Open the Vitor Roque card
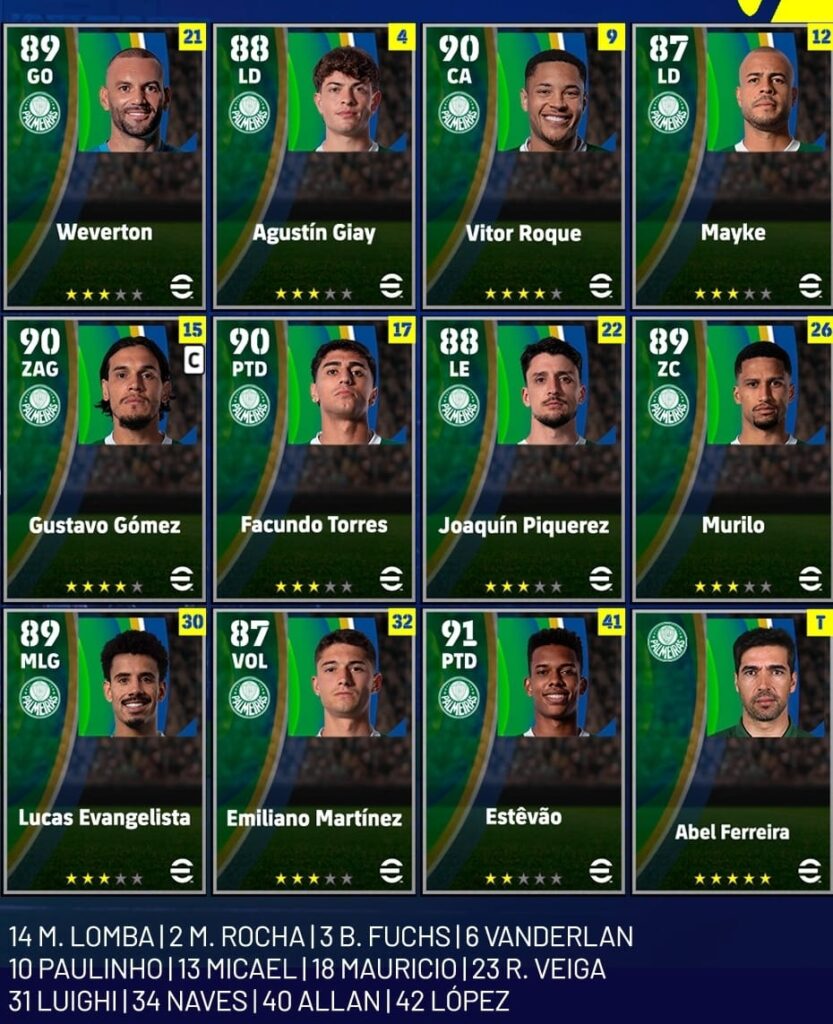 pos(524,166)
